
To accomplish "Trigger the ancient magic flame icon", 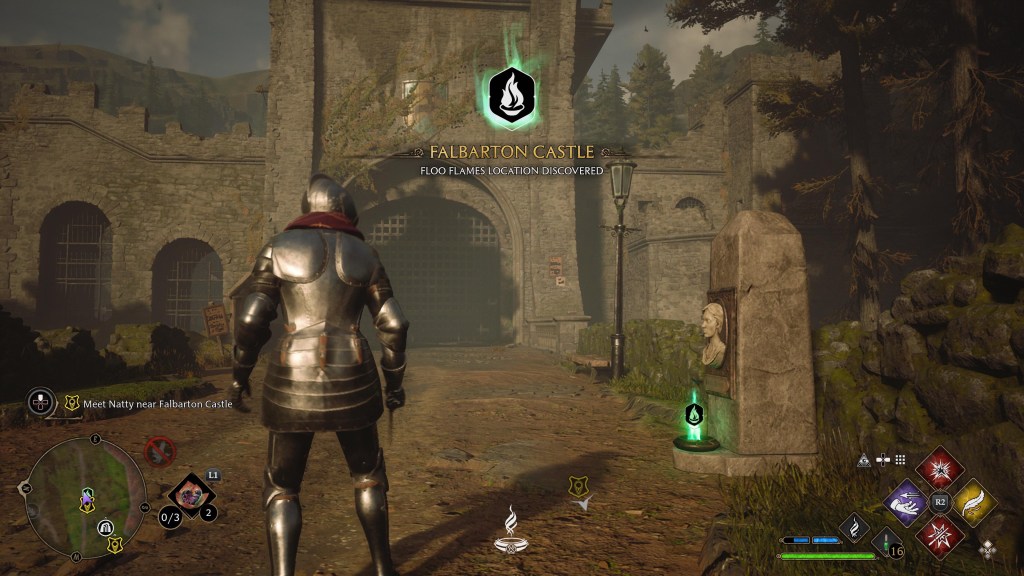I will coord(854,527).
